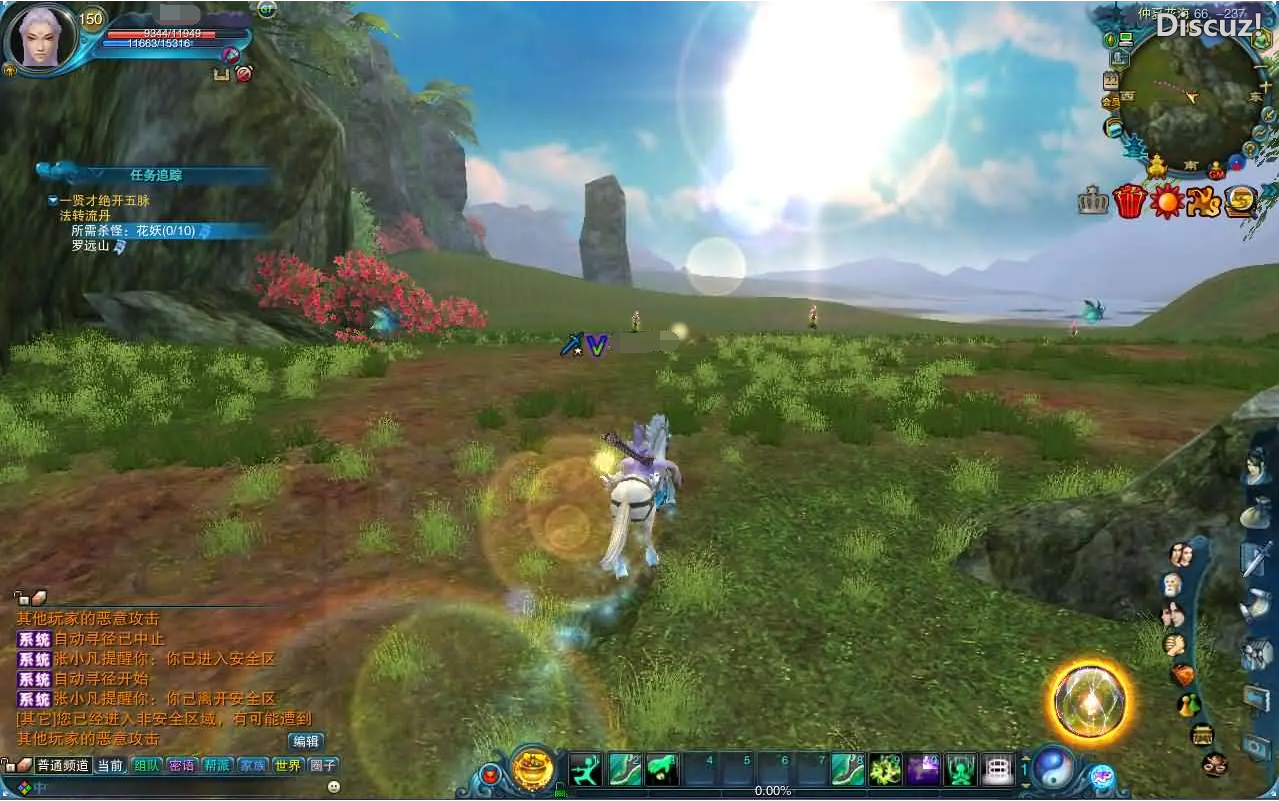Open the chat emoji smiley picker
Image resolution: width=1279 pixels, height=801 pixels.
pyautogui.click(x=334, y=787)
